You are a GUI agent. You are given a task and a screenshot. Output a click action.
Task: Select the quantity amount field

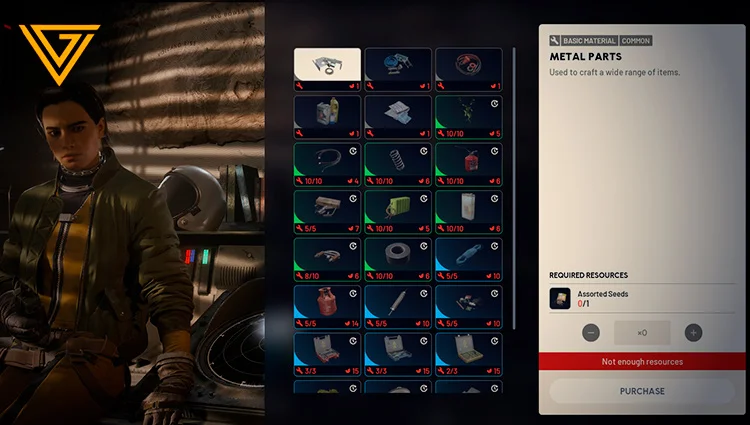642,333
